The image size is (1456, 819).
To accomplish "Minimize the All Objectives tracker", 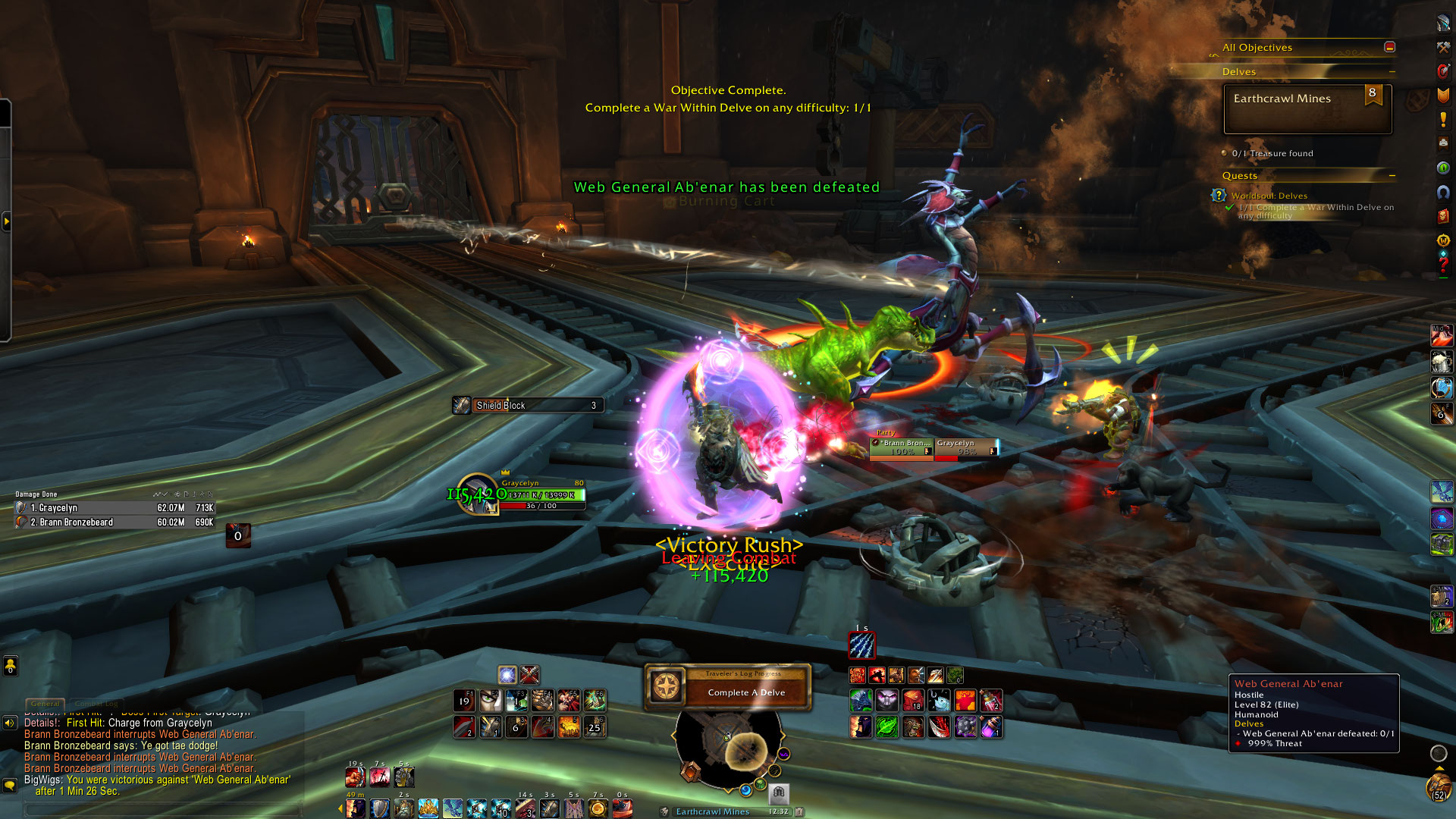I will click(1389, 47).
